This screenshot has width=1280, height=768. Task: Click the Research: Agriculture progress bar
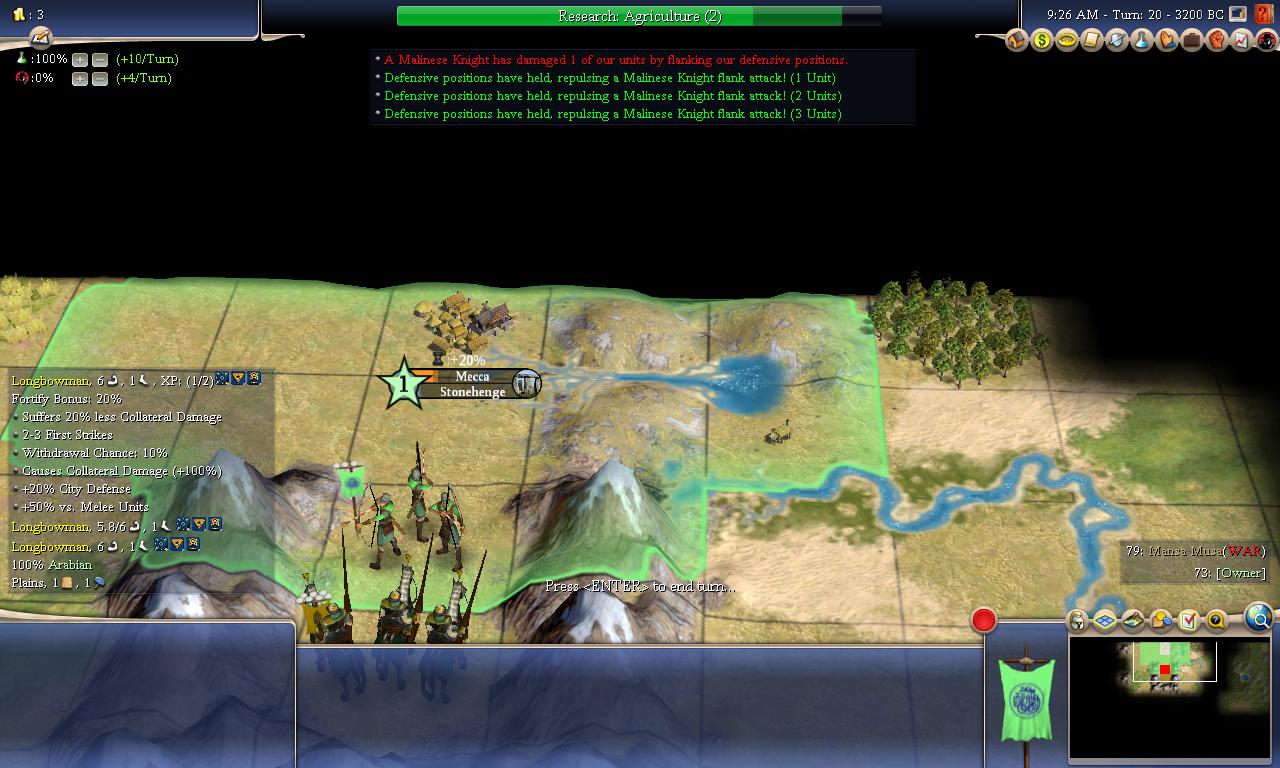click(639, 16)
